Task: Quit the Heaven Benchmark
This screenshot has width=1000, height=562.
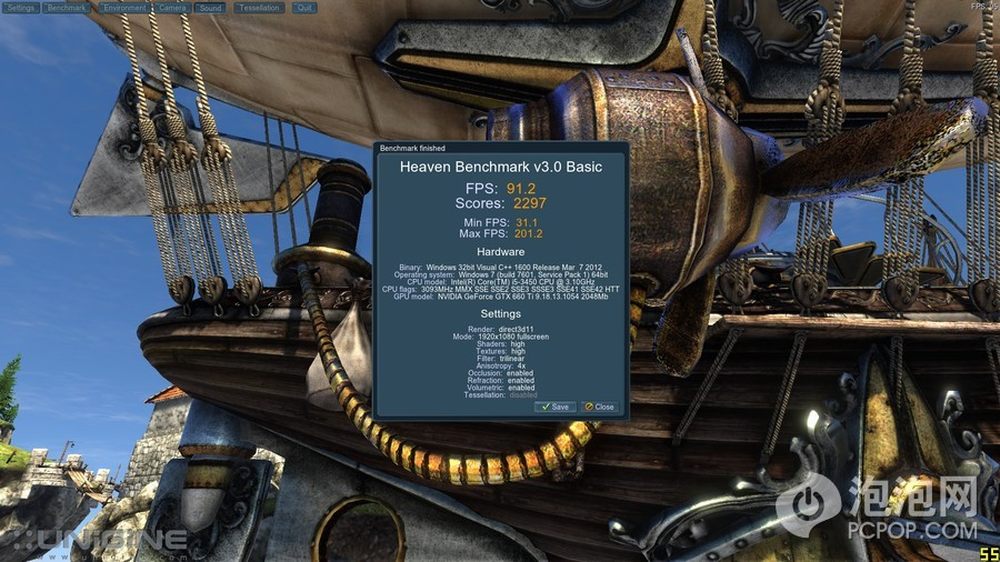Action: tap(304, 8)
